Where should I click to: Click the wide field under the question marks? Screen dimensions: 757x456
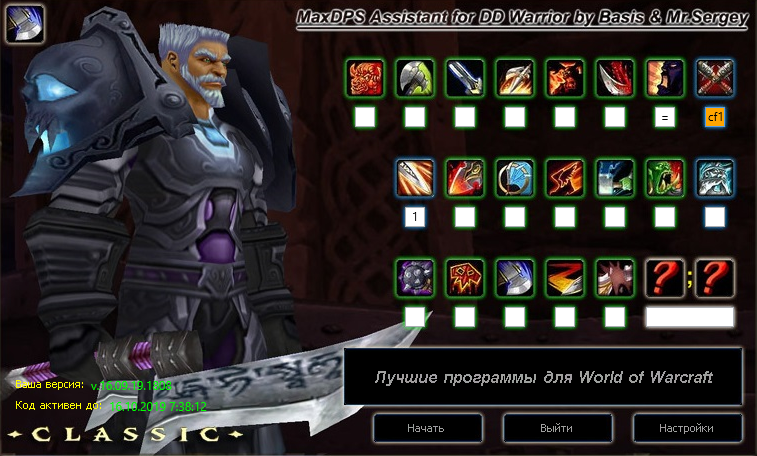[x=690, y=317]
